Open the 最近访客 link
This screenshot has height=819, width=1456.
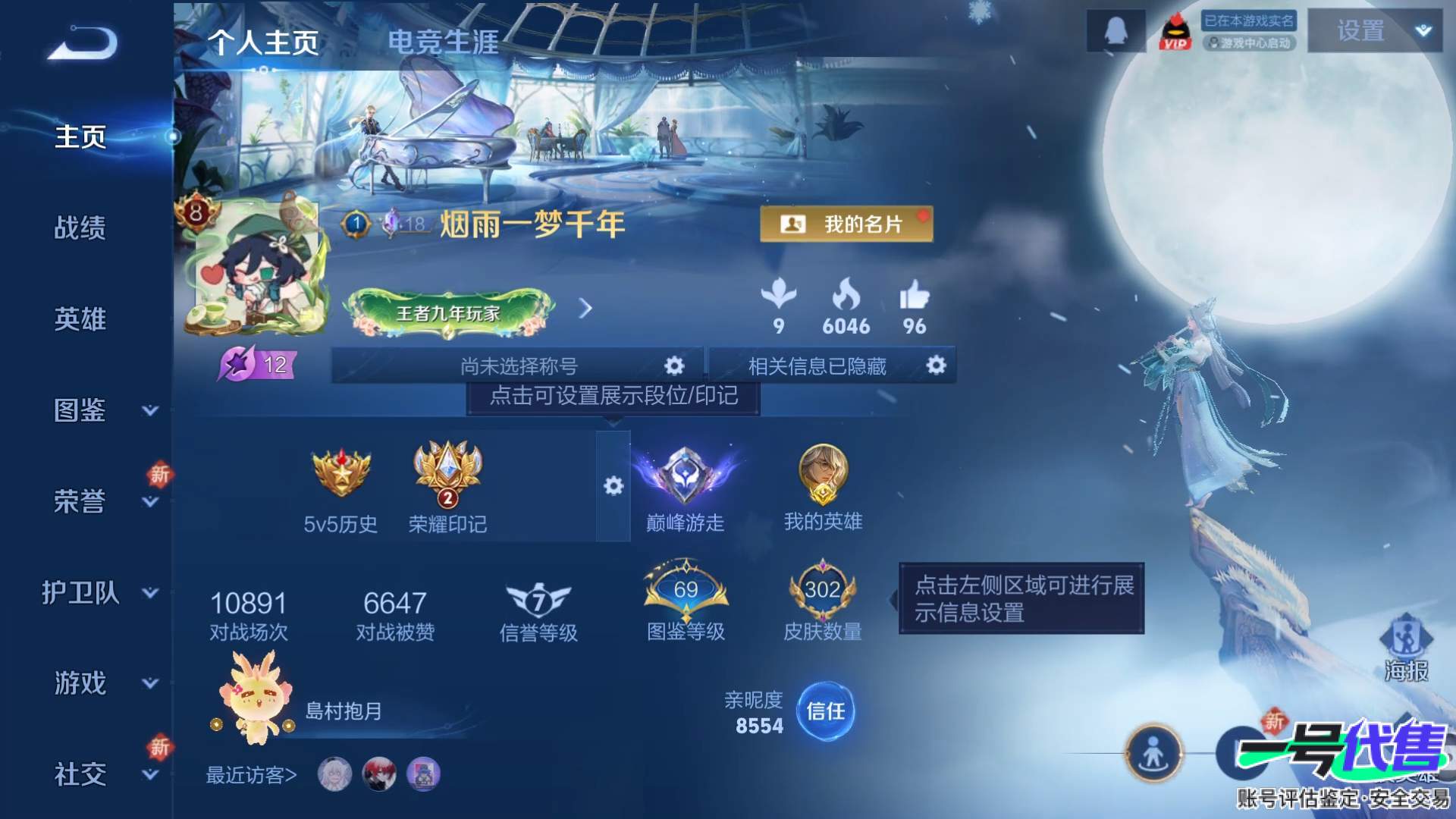pyautogui.click(x=250, y=776)
